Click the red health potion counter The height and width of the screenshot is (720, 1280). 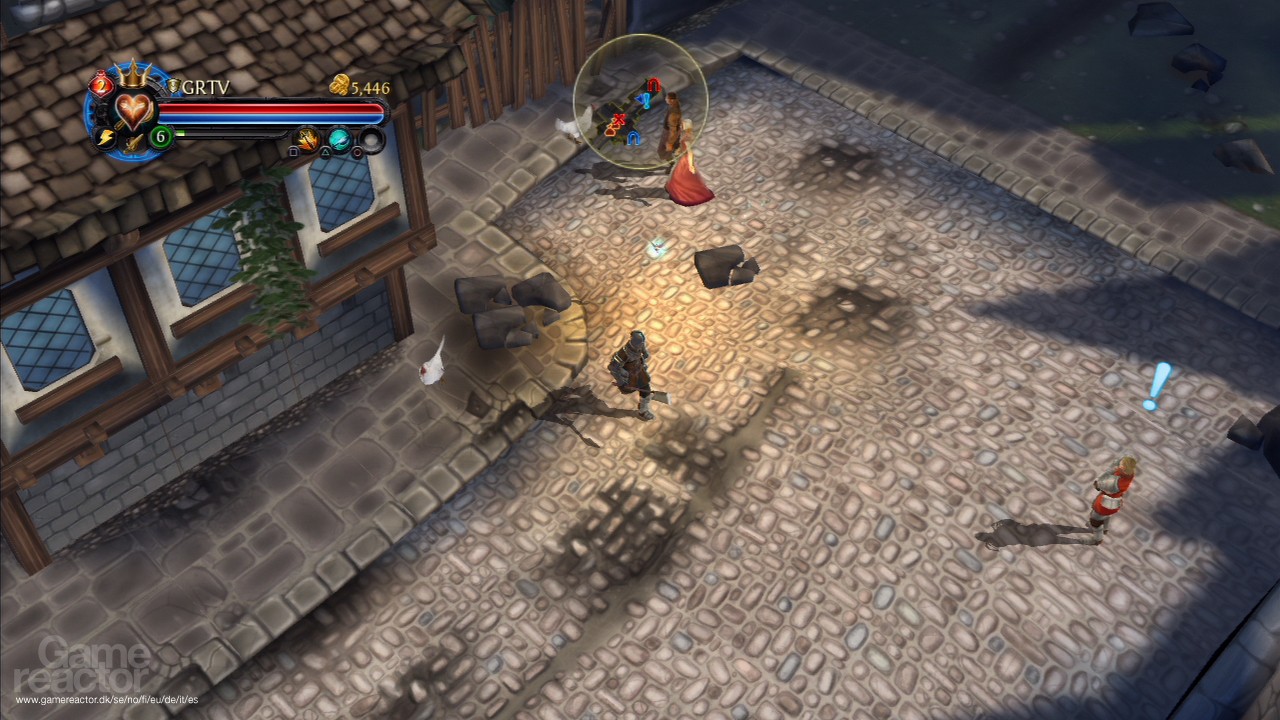(x=100, y=84)
